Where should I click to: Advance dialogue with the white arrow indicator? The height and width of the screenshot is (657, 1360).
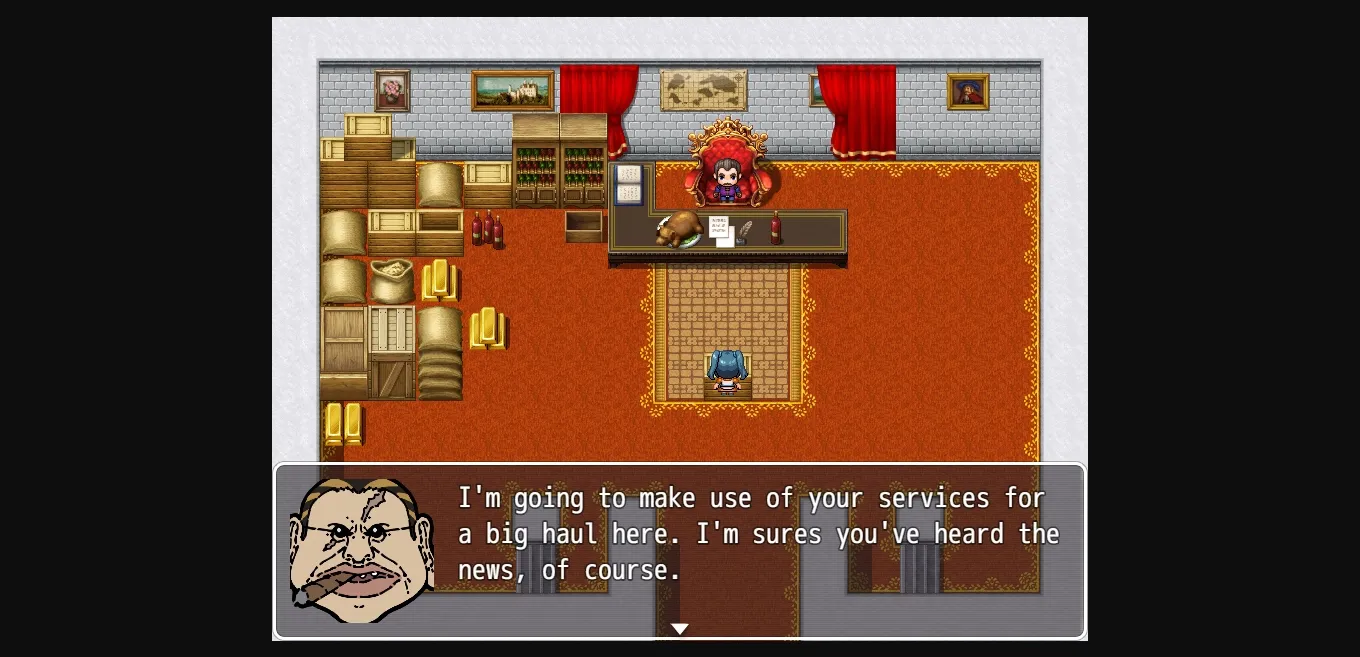(x=679, y=628)
